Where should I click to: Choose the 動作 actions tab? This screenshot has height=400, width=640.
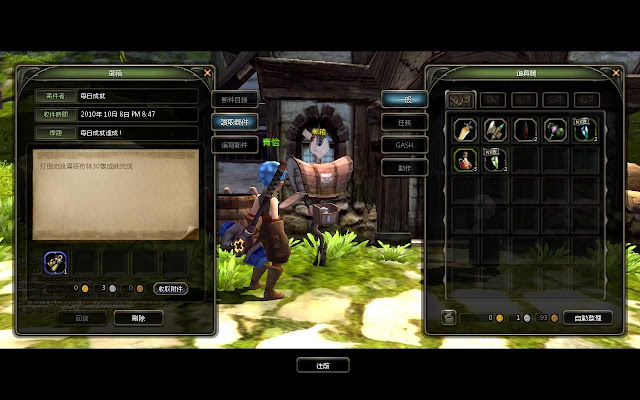click(x=404, y=168)
